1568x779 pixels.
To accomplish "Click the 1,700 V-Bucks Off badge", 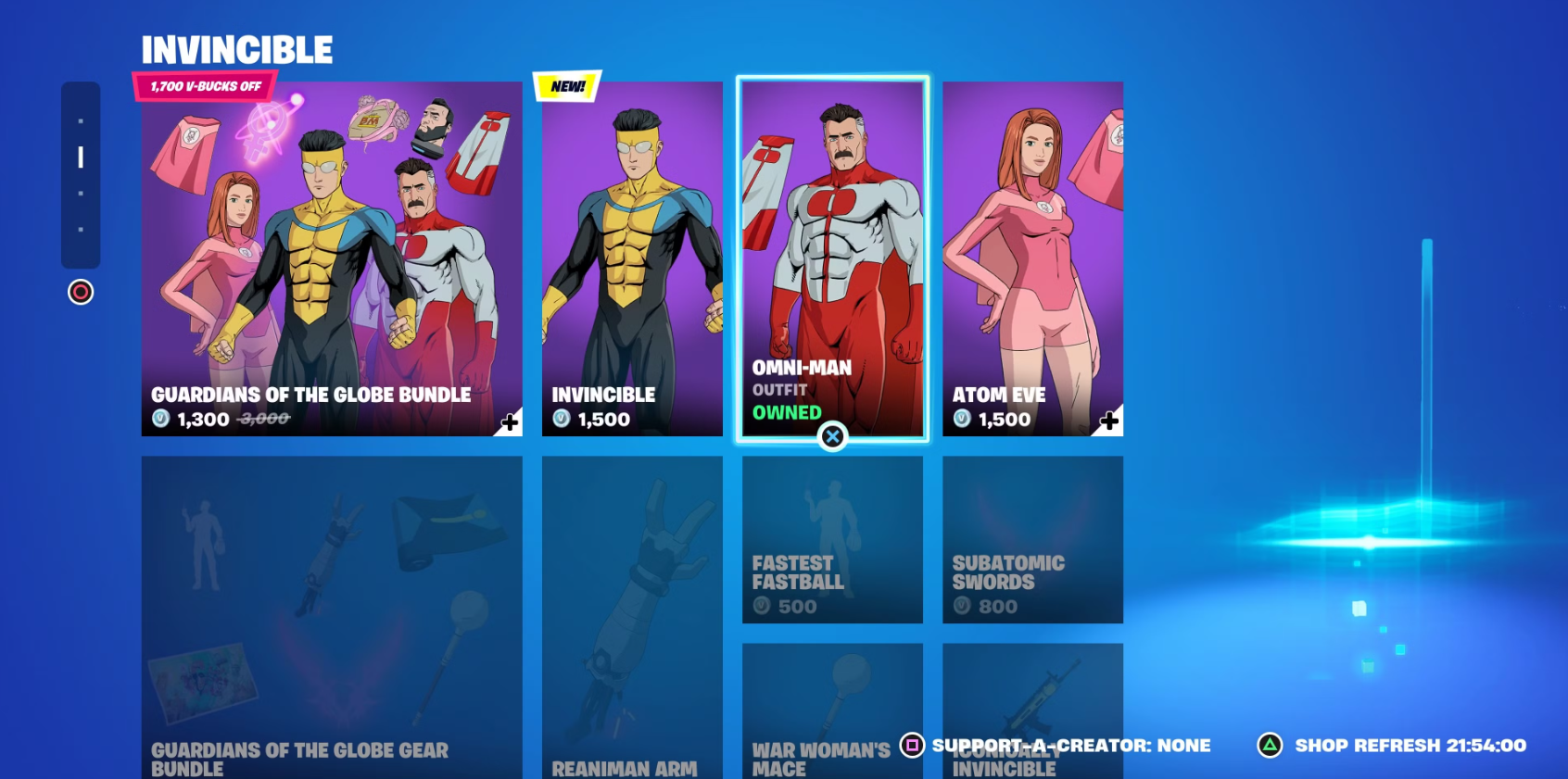I will coord(205,86).
